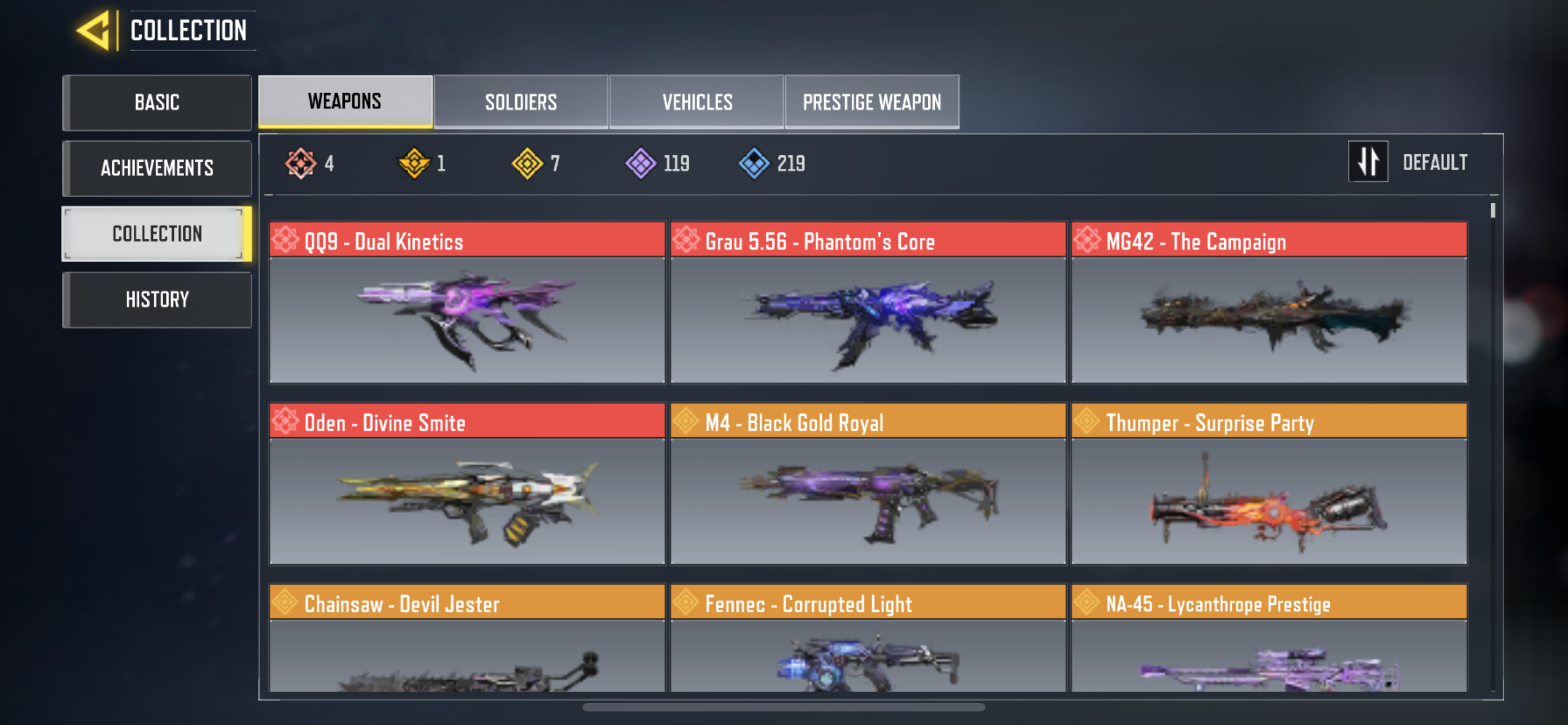This screenshot has width=1568, height=725.
Task: Toggle the purple filter showing 119 items
Action: 641,162
